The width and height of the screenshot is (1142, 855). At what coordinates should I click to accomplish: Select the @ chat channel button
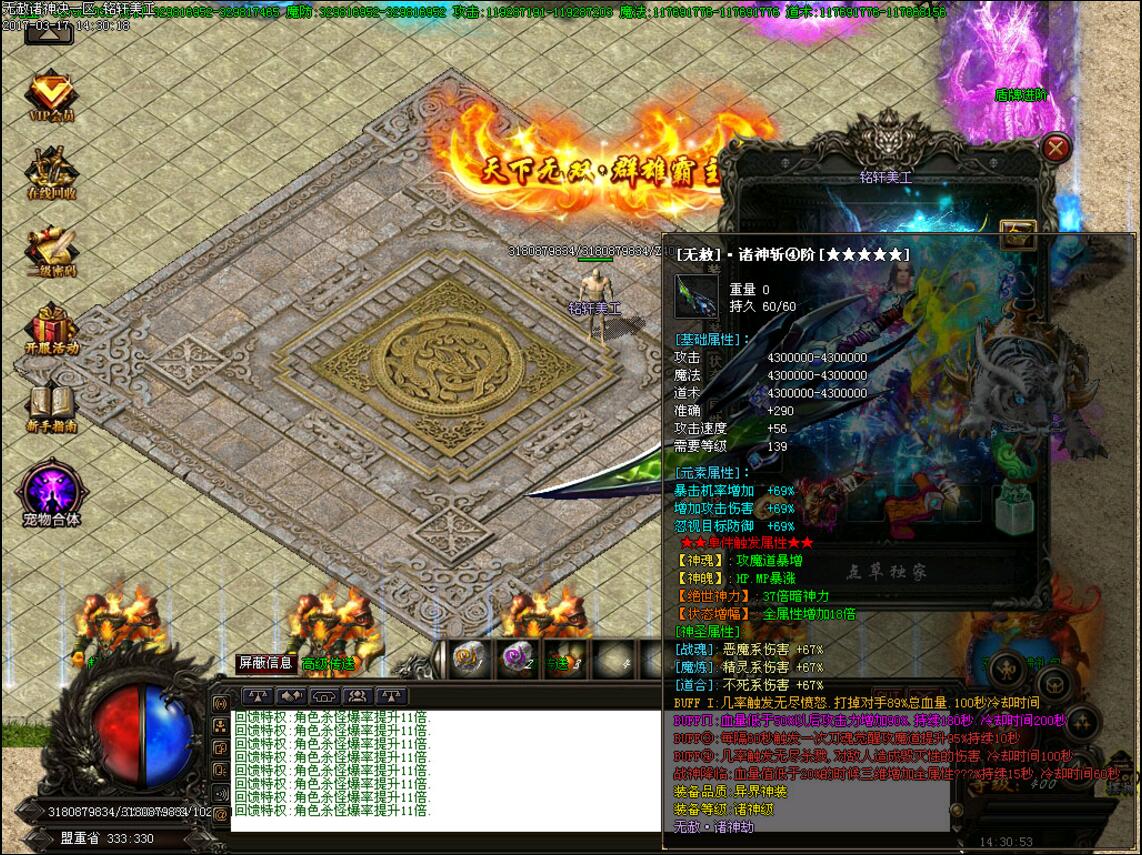coord(221,815)
